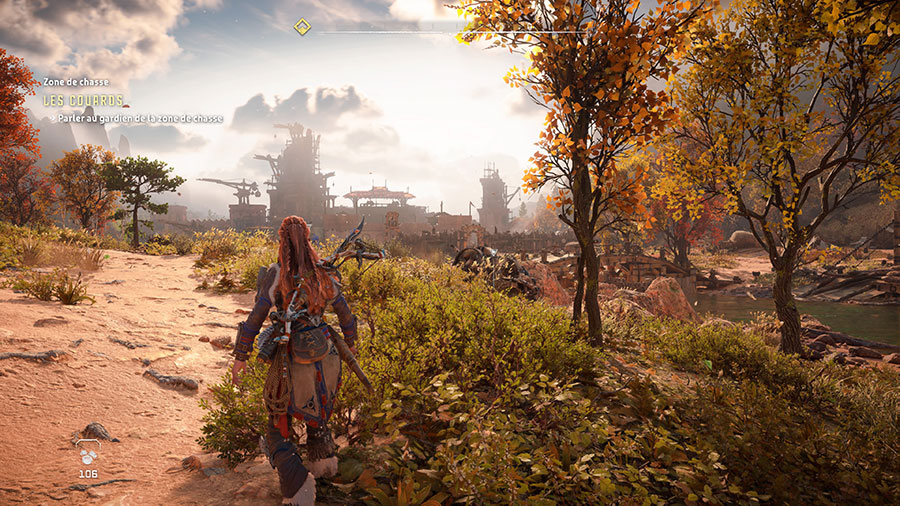The width and height of the screenshot is (900, 506).
Task: Open the Les Courds hunting ground quest tracker
Action: pos(83,100)
